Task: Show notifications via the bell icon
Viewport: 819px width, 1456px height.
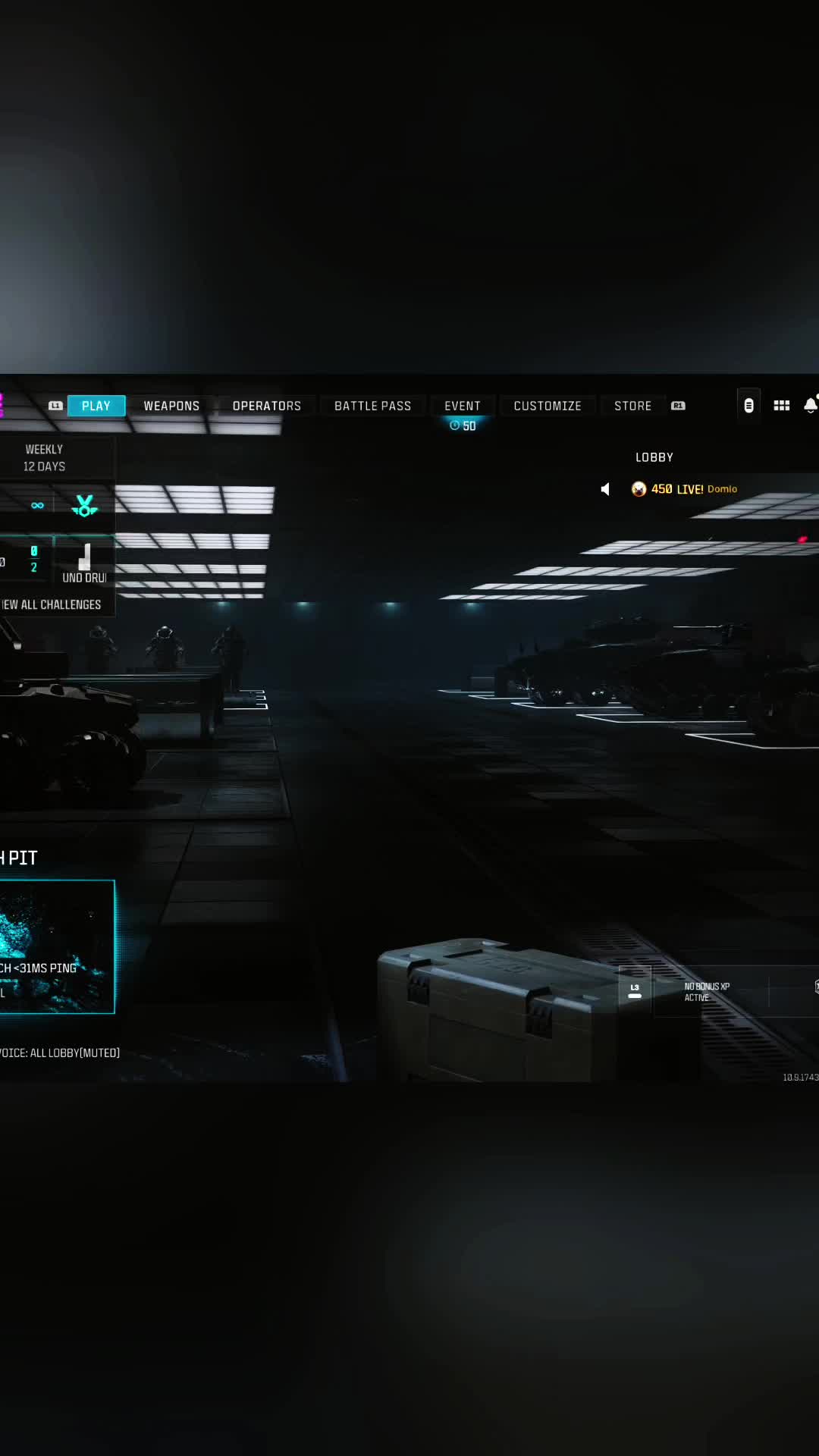Action: click(810, 406)
